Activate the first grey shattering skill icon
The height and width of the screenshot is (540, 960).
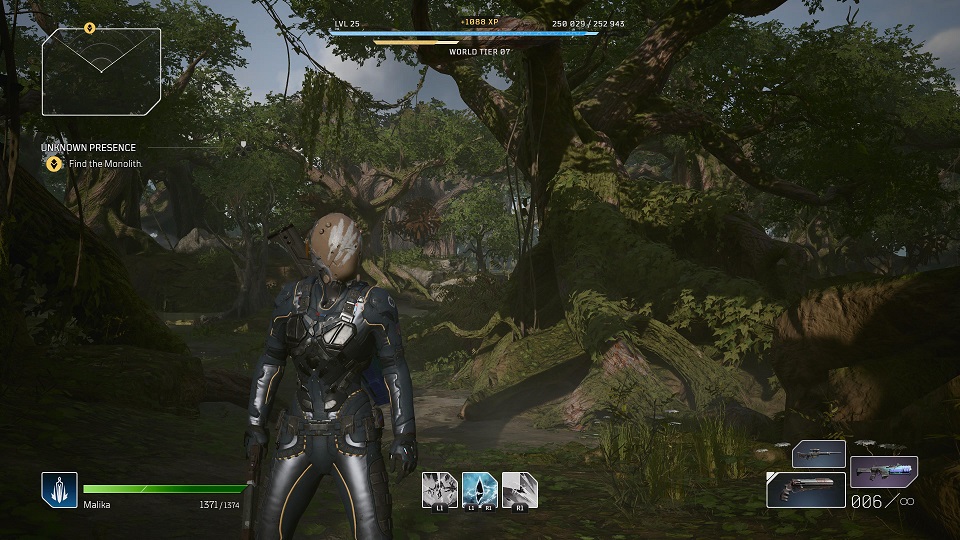(x=440, y=489)
